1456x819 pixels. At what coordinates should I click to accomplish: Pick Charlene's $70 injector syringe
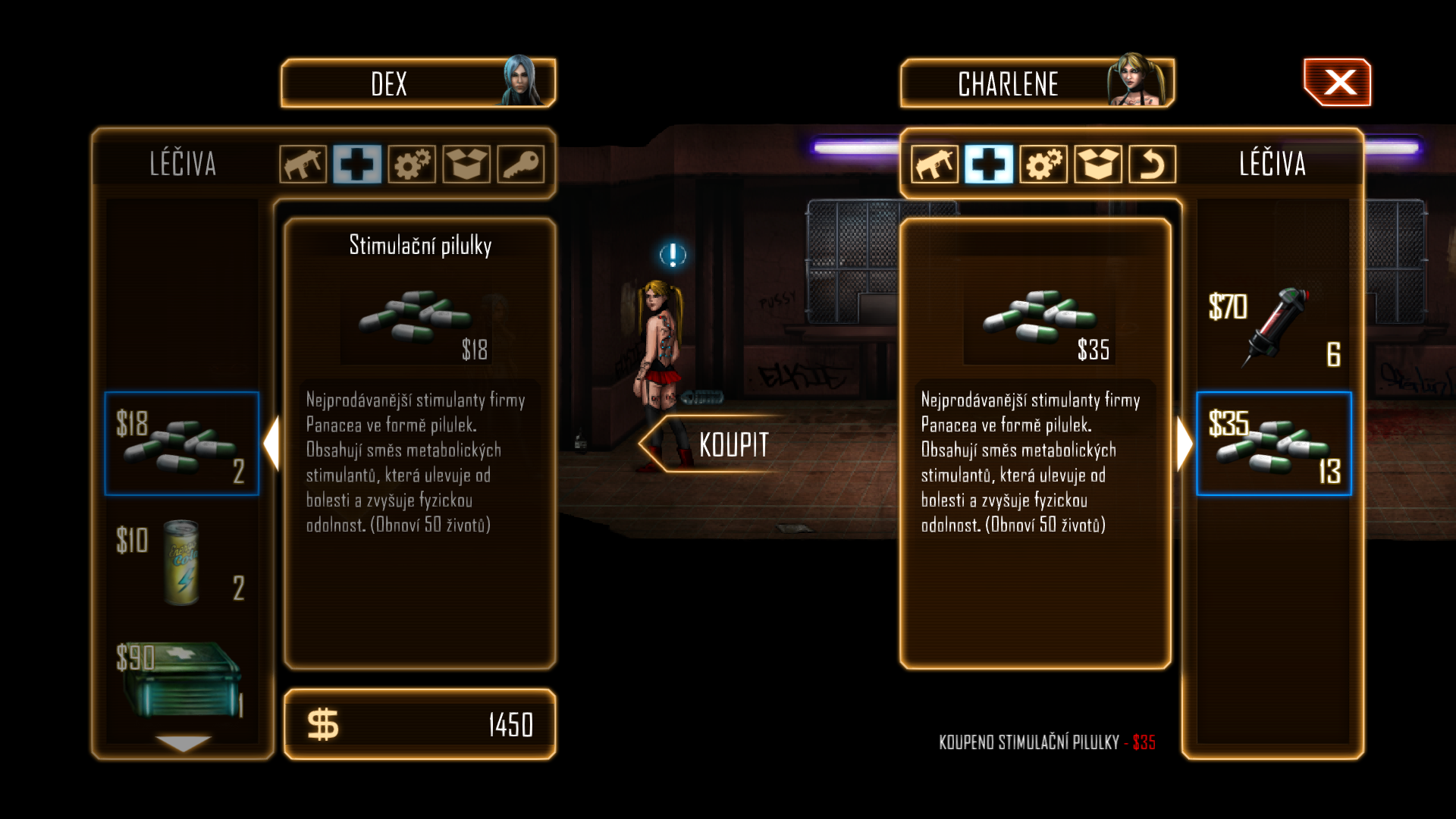(1274, 328)
